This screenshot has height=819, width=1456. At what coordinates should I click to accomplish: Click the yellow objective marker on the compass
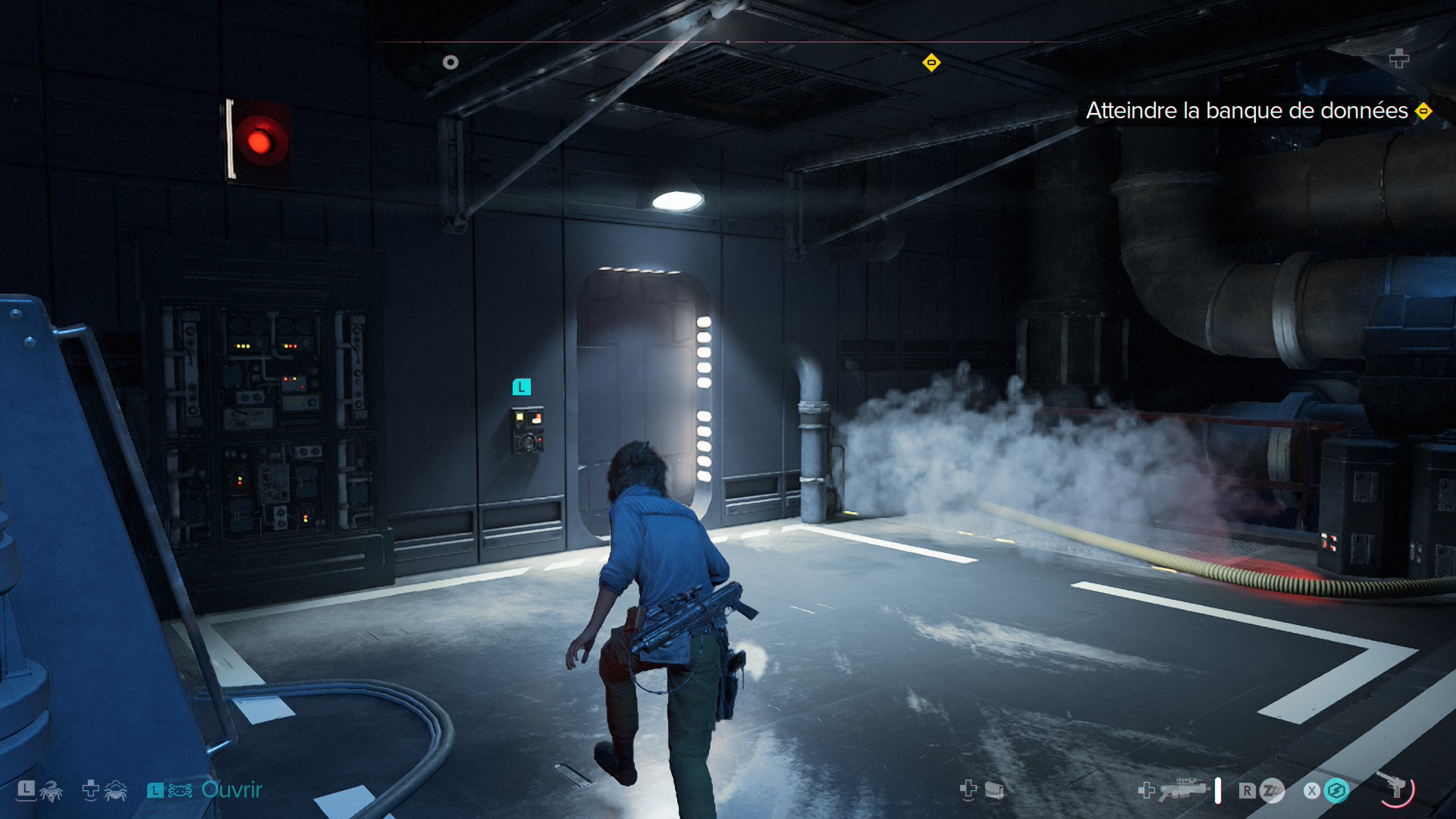931,63
